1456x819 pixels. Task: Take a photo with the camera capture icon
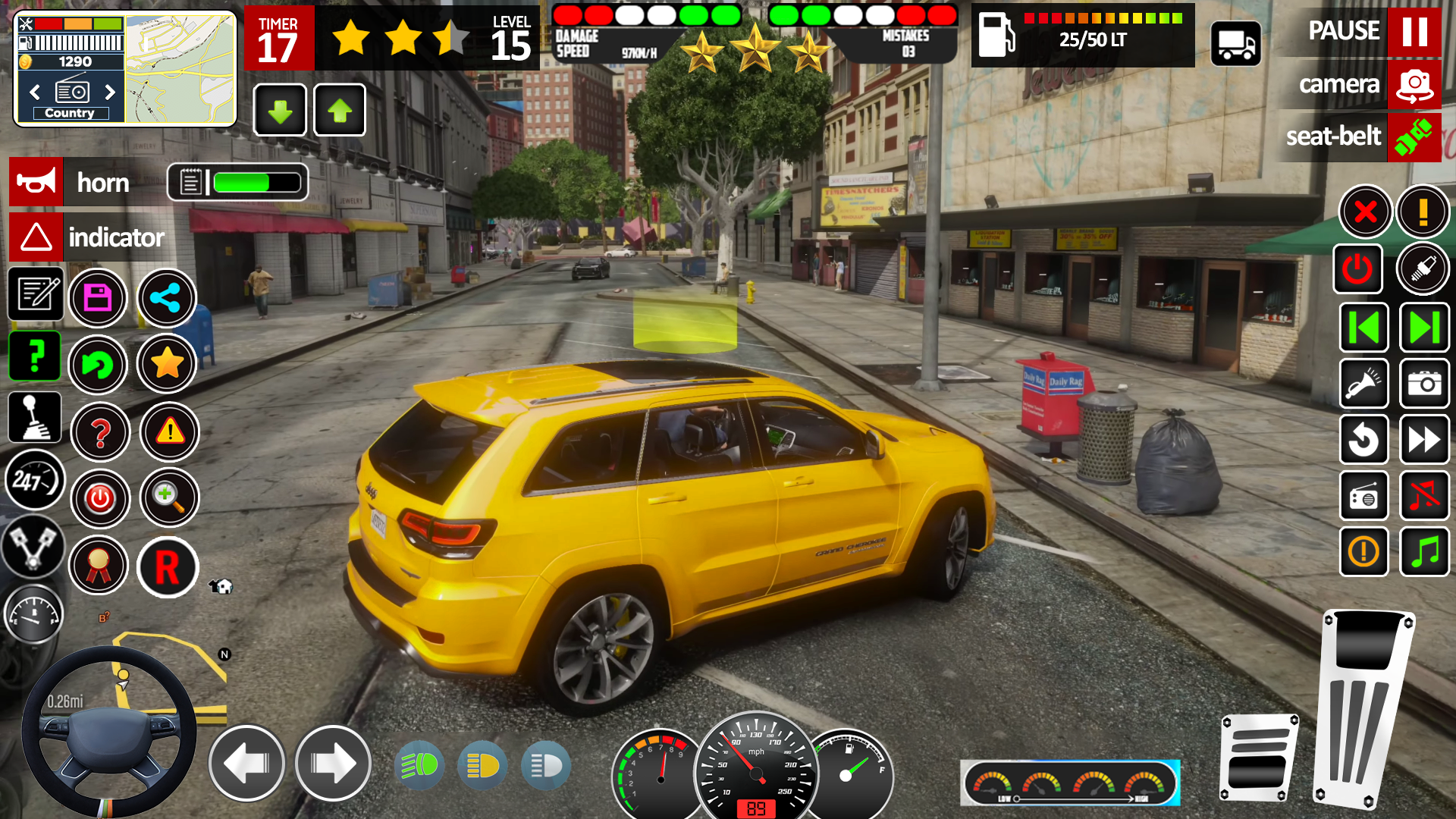point(1425,384)
